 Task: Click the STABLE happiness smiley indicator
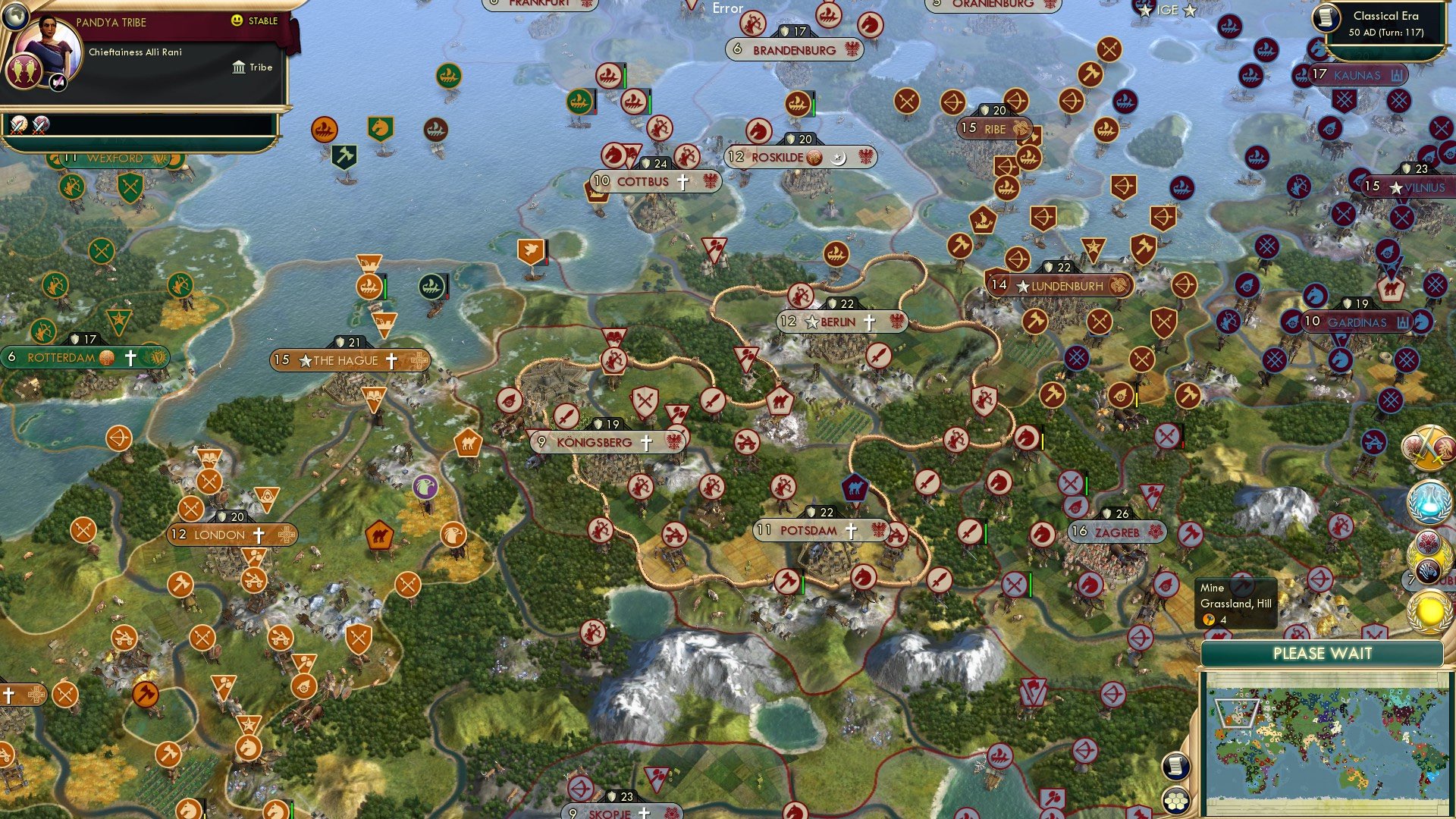coord(237,21)
